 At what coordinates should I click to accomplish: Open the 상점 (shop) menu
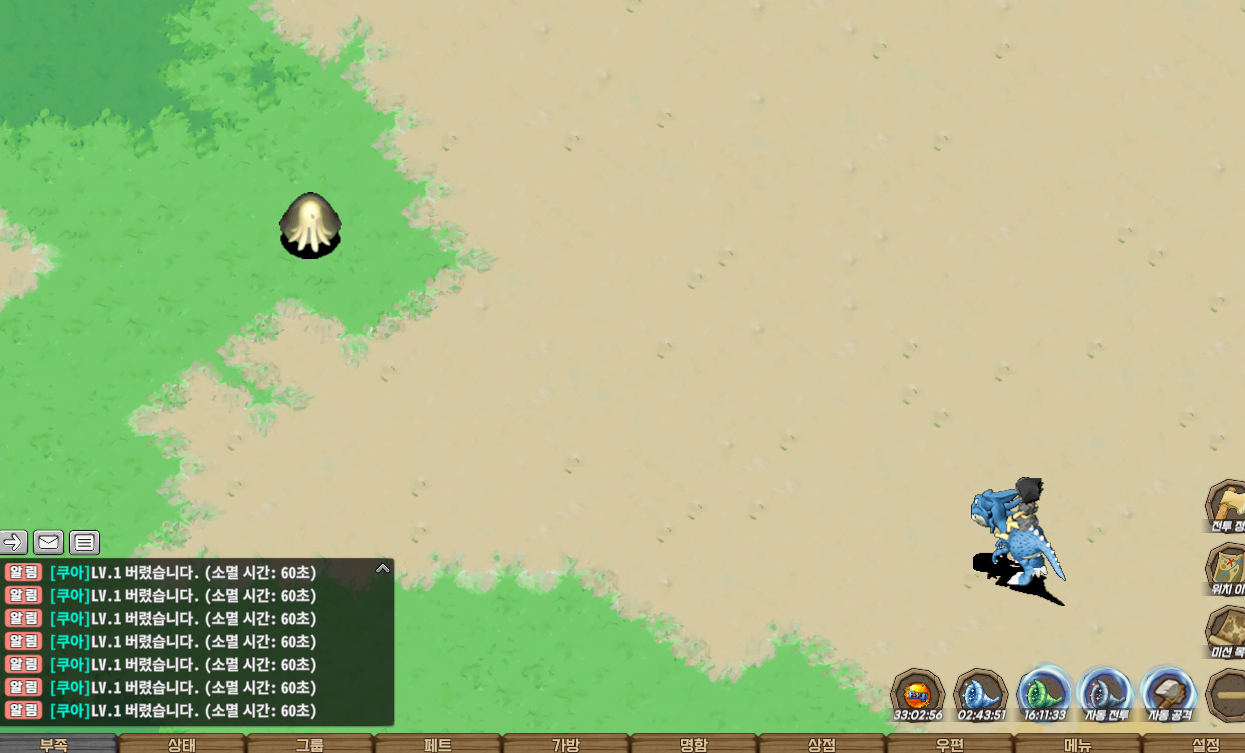click(821, 744)
